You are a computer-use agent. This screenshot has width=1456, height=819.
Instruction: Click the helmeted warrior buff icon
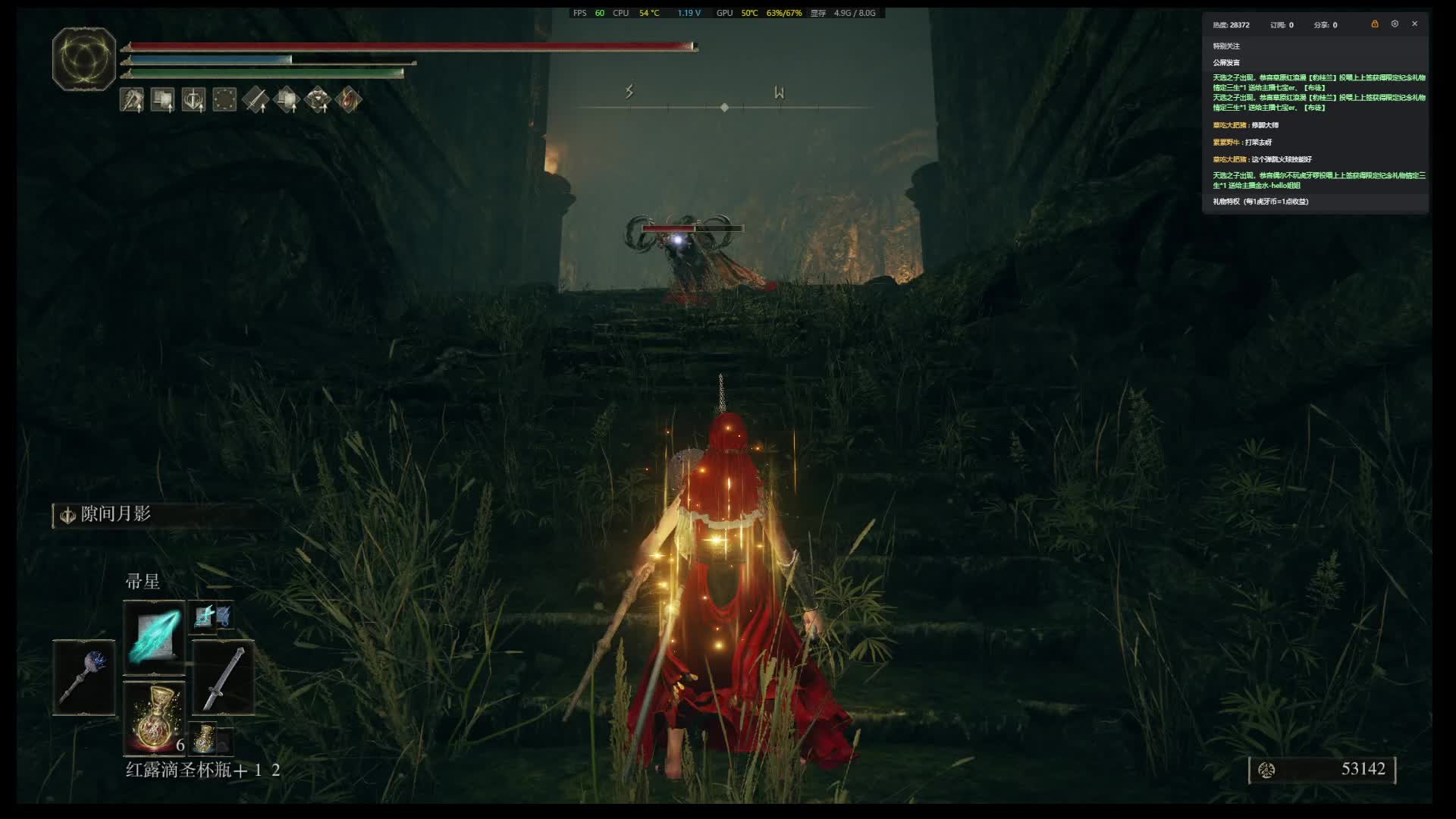(x=132, y=99)
